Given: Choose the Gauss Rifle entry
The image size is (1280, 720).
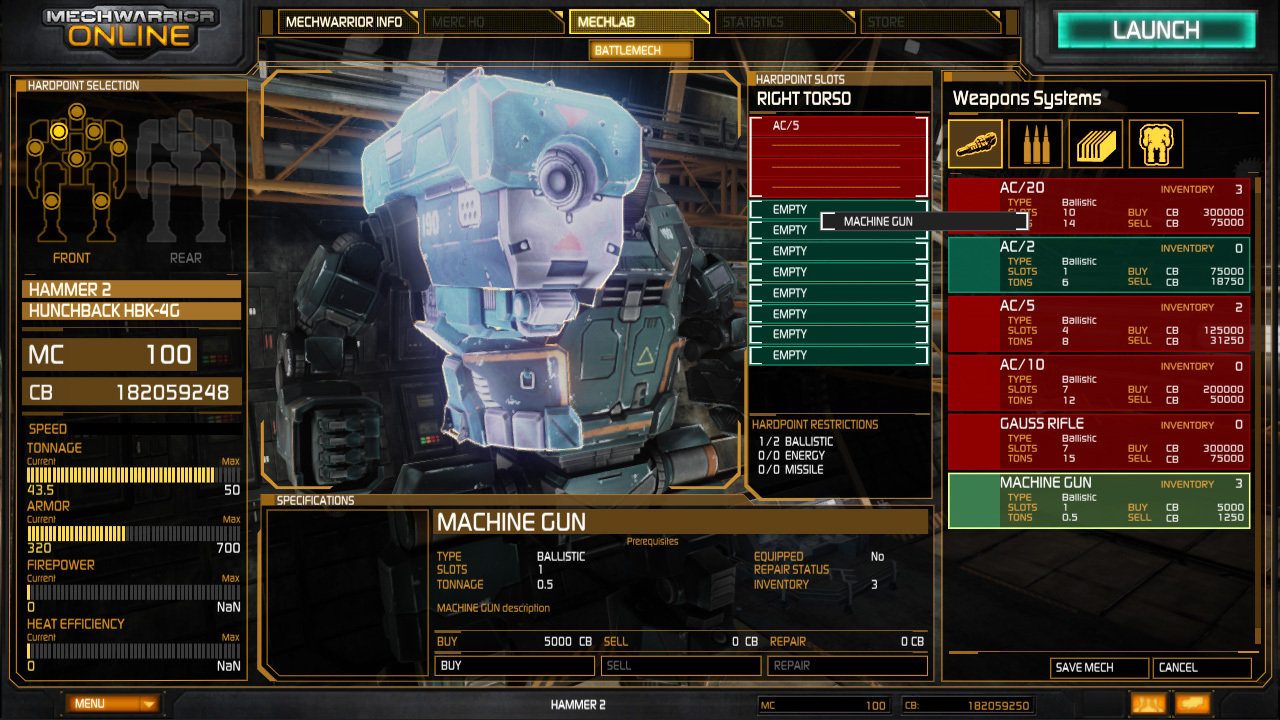Looking at the screenshot, I should coord(1098,442).
